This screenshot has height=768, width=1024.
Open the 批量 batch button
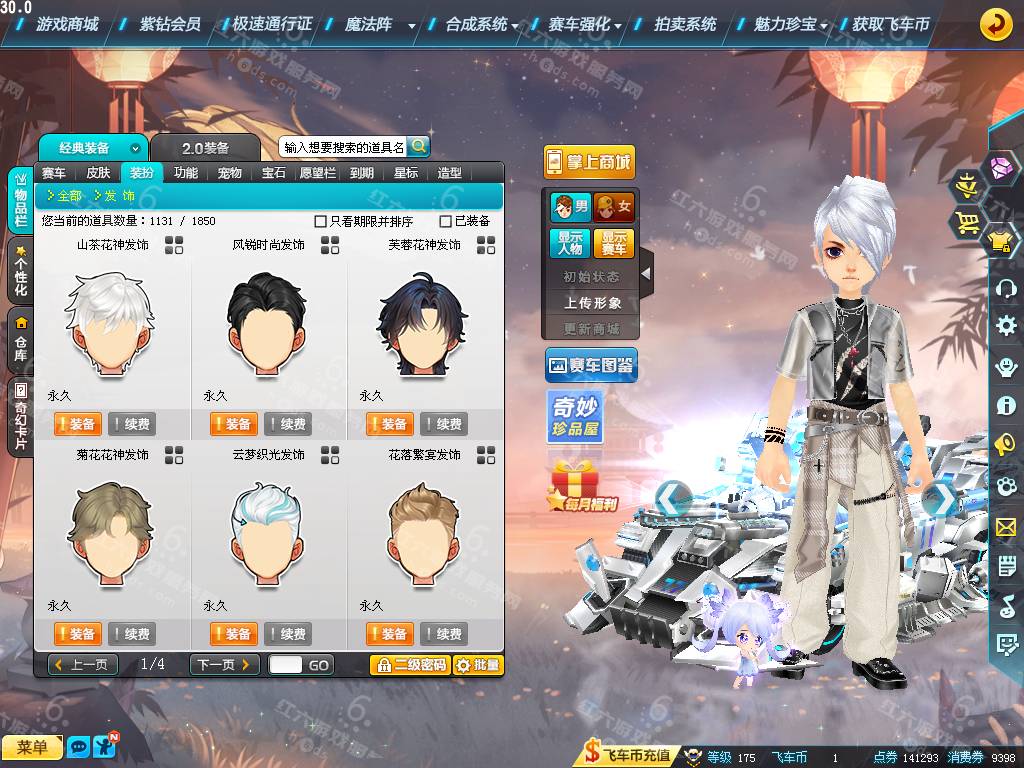[x=478, y=664]
